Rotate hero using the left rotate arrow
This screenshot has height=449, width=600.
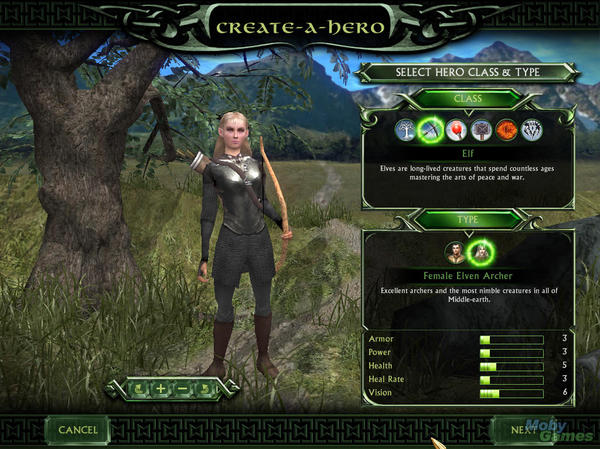tap(138, 388)
